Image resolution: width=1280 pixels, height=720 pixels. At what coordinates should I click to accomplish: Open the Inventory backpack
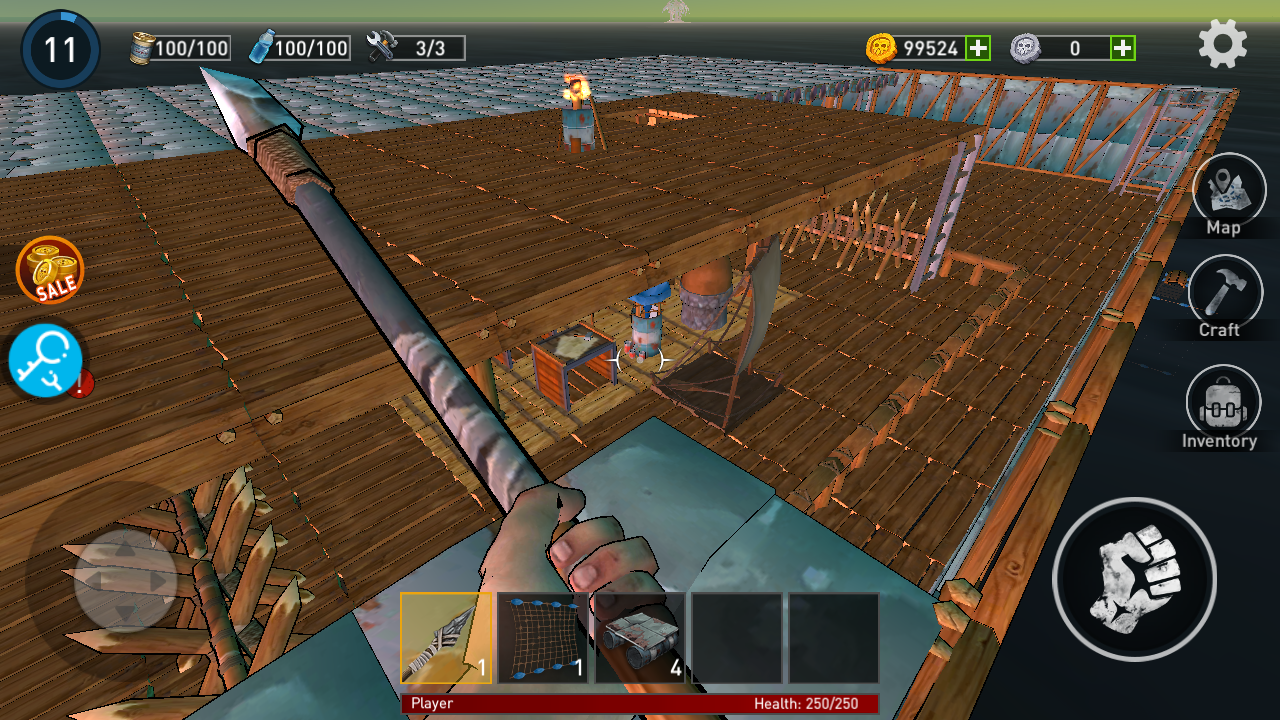pos(1222,405)
